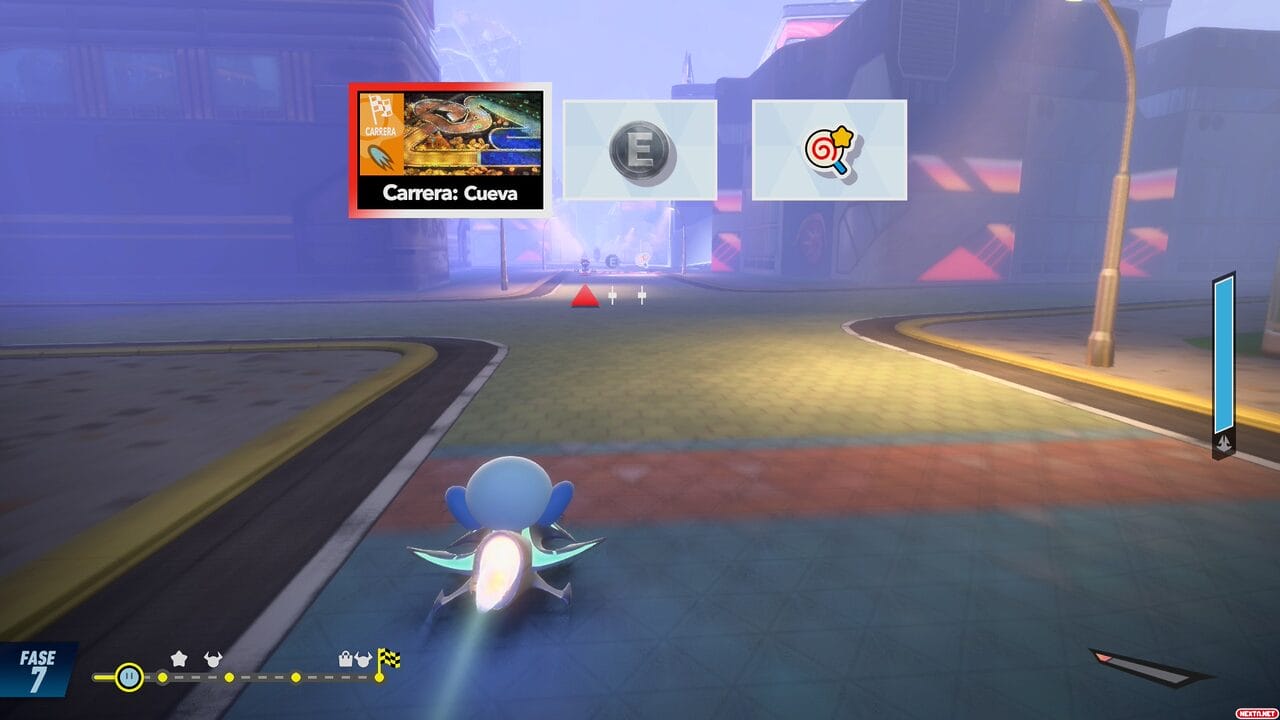Image resolution: width=1280 pixels, height=720 pixels.
Task: Click the player face progress marker
Action: [129, 677]
